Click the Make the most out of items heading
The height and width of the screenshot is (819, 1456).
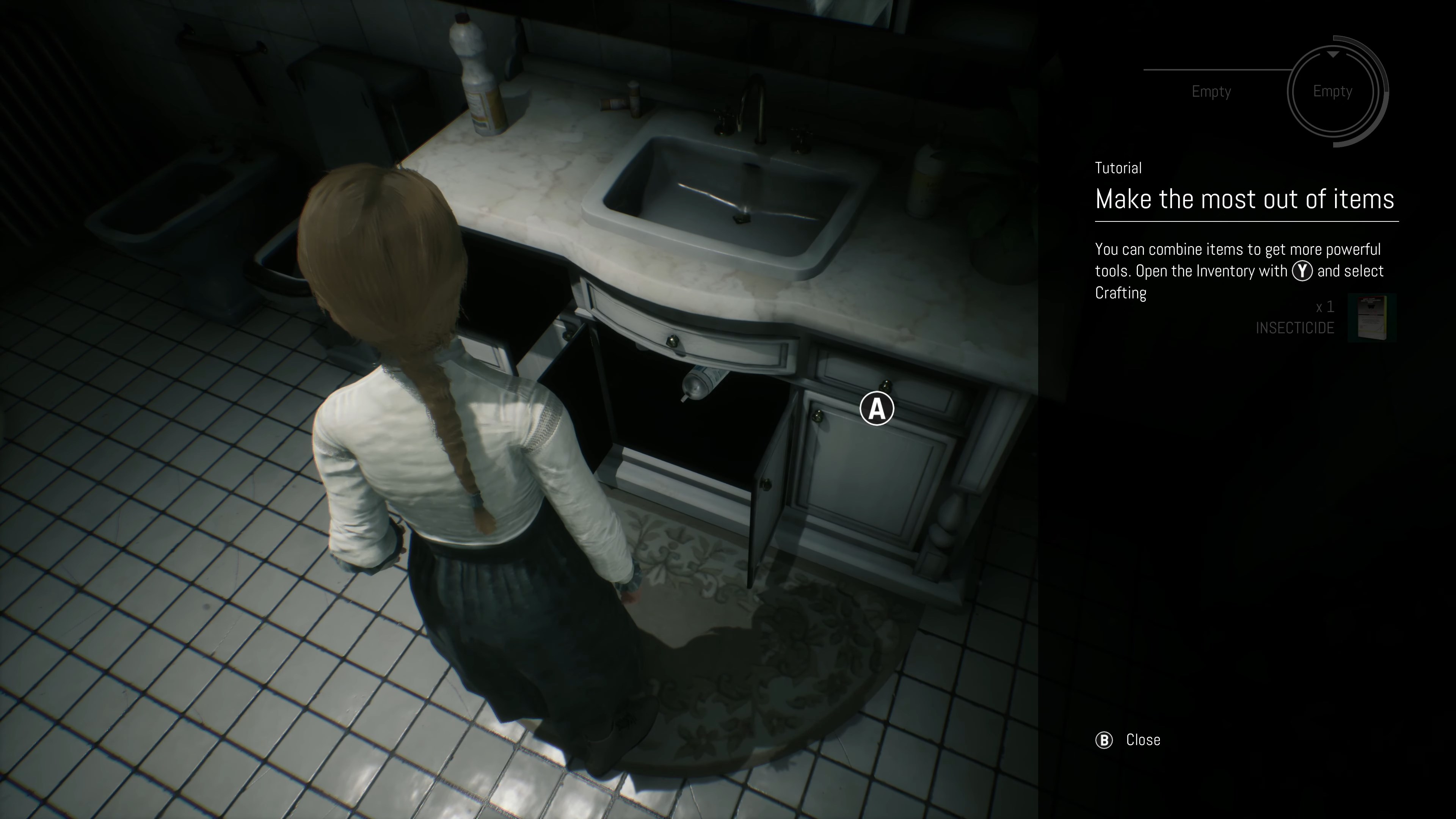[1244, 198]
